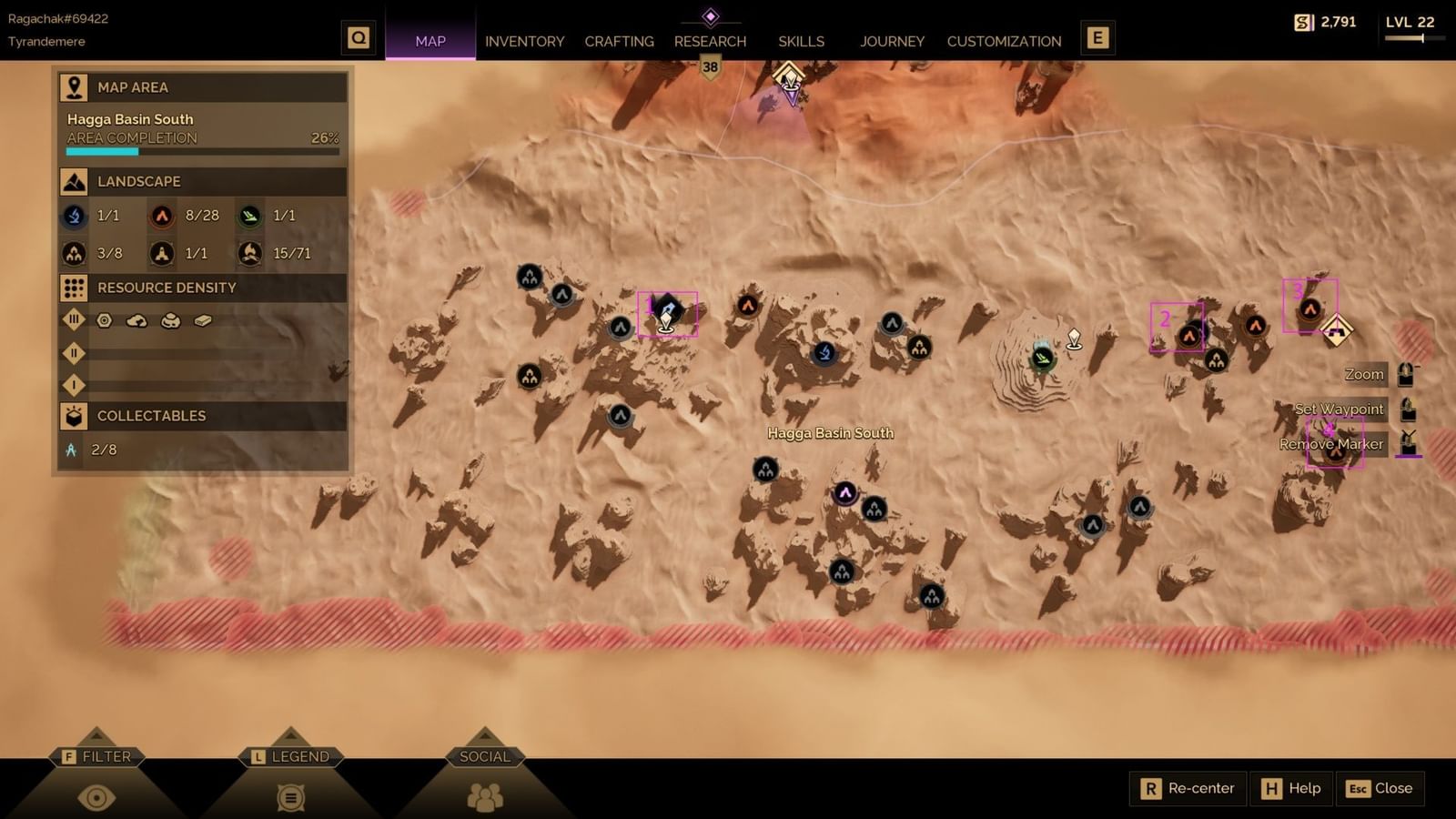Click the shelter icon showing 3/8 in Landscape

click(72, 253)
